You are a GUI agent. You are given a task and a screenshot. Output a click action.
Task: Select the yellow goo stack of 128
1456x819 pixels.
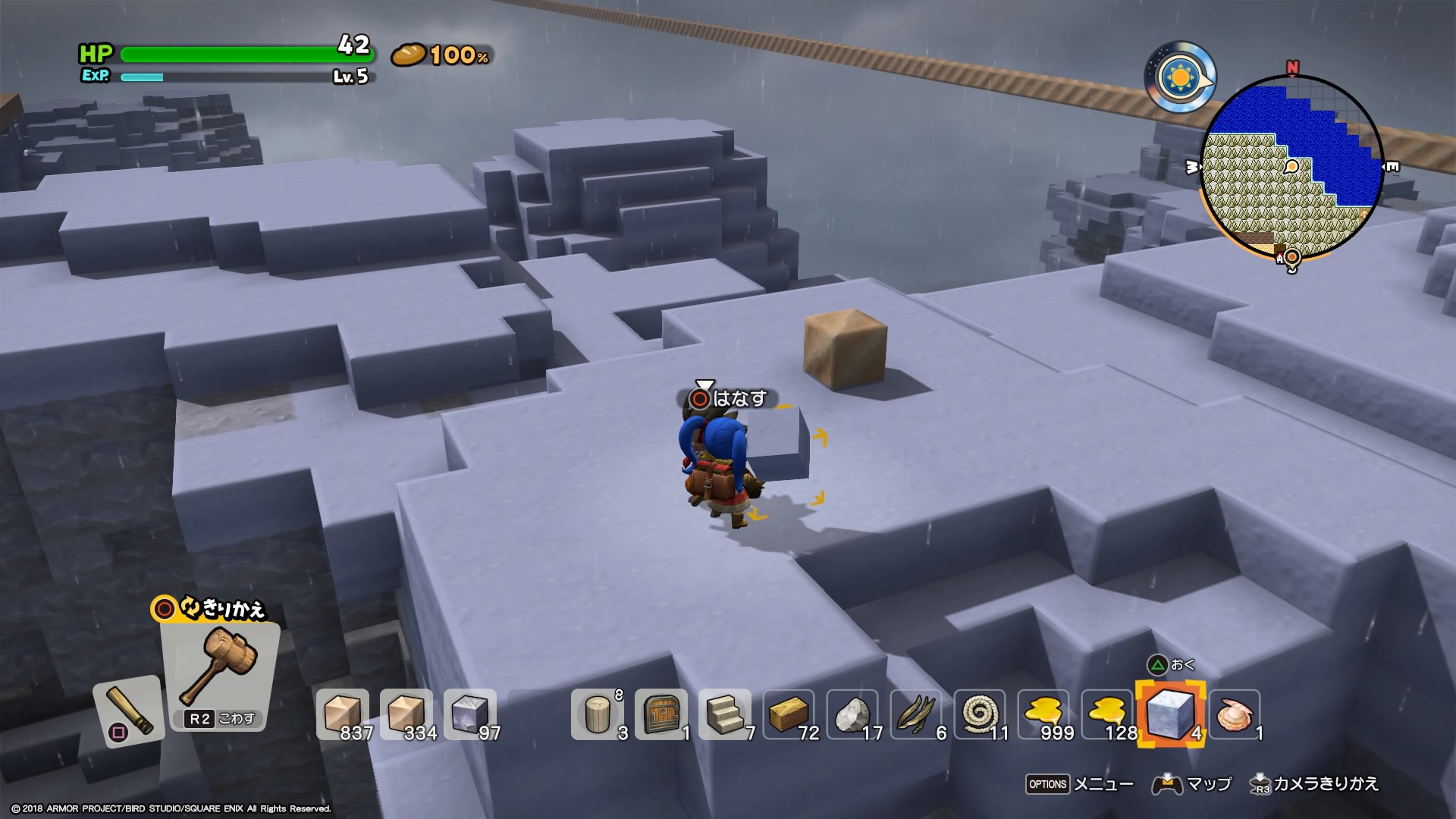(x=1107, y=714)
